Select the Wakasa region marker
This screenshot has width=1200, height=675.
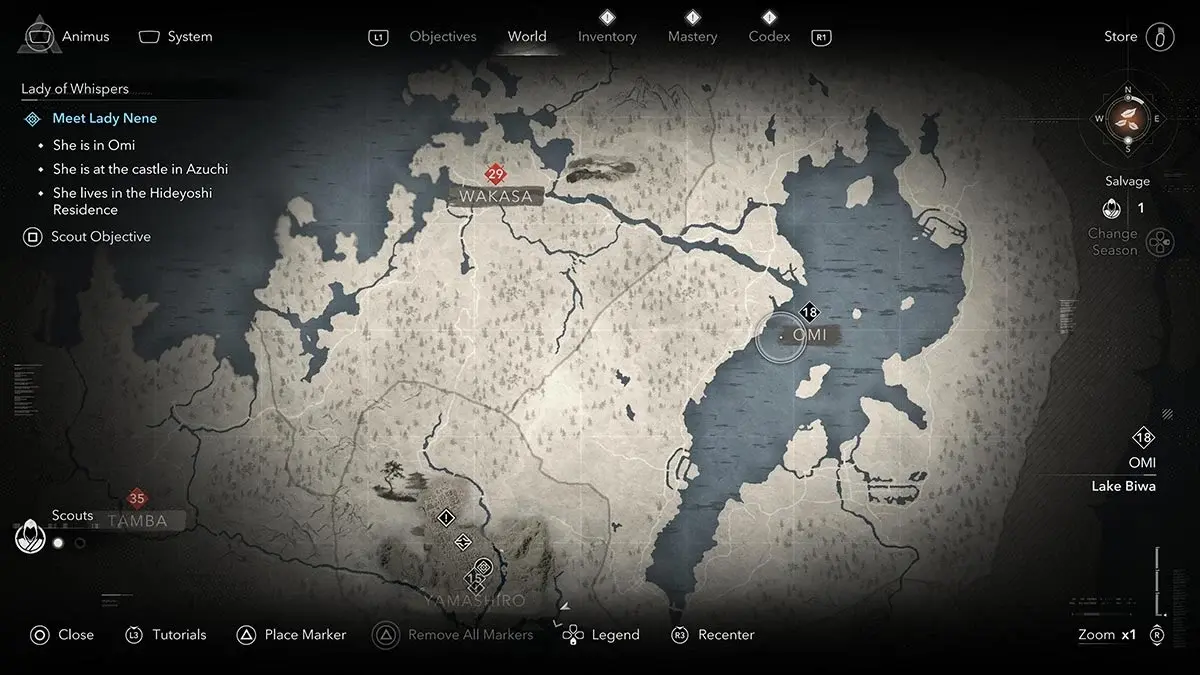(496, 195)
